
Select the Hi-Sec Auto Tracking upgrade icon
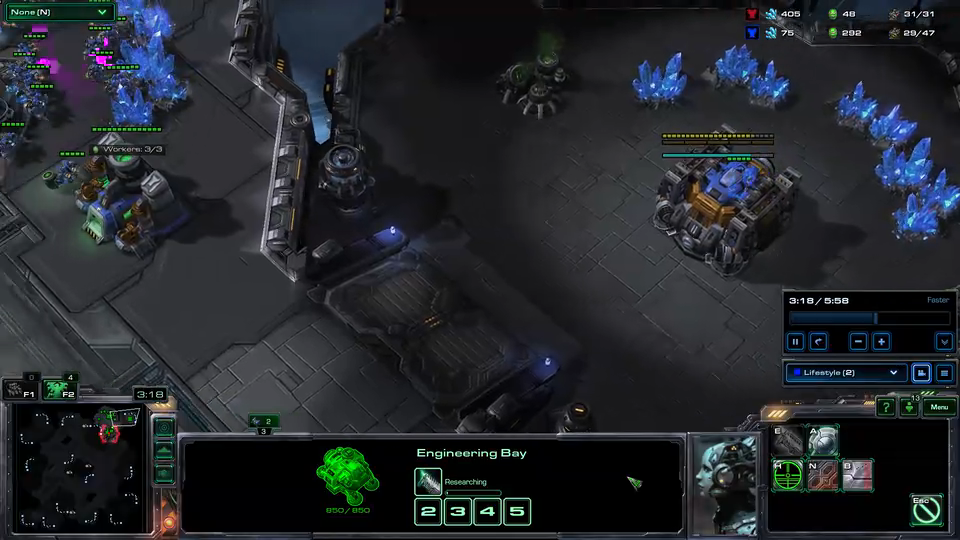pos(789,475)
